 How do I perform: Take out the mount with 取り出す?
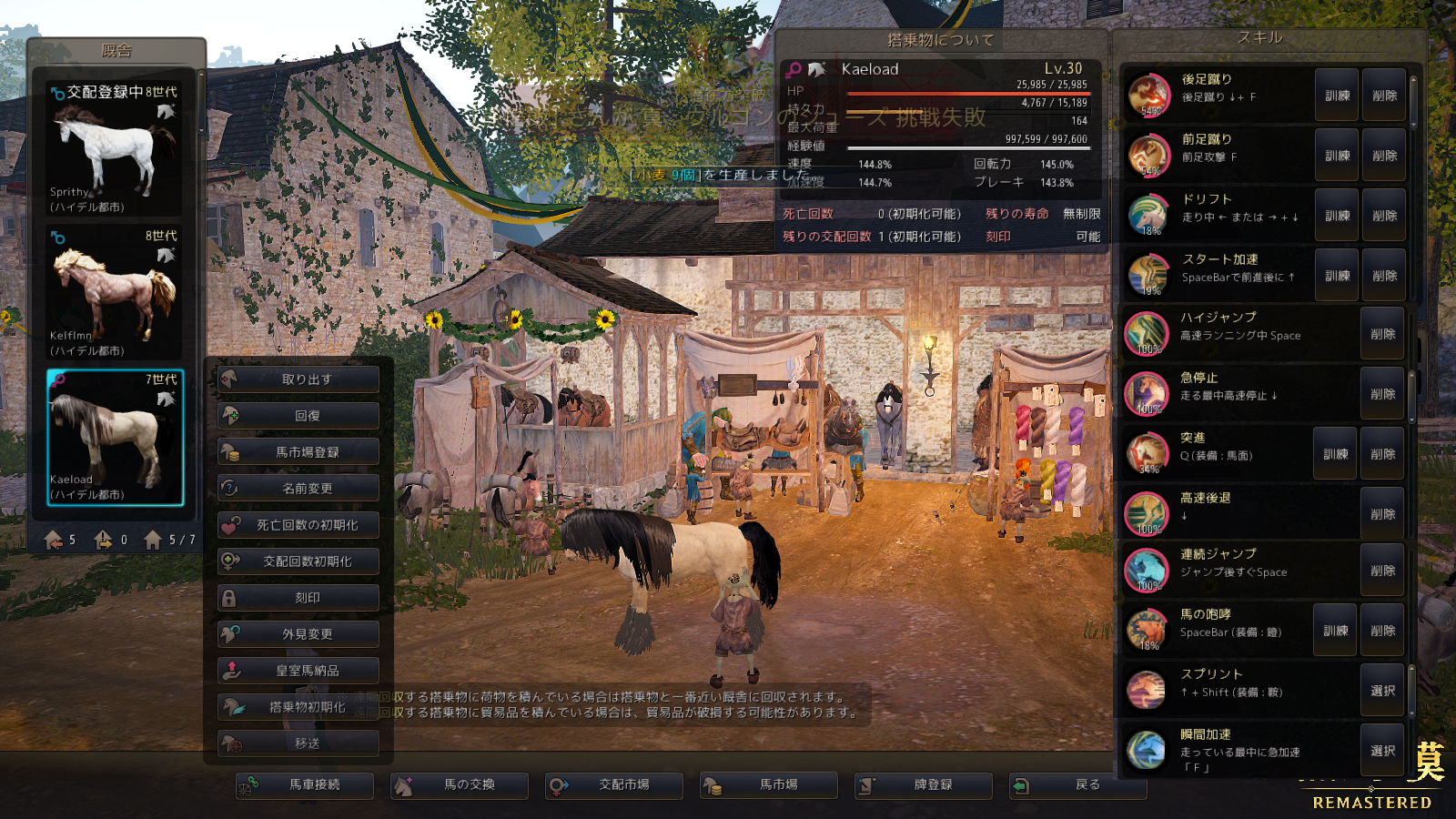click(x=298, y=379)
